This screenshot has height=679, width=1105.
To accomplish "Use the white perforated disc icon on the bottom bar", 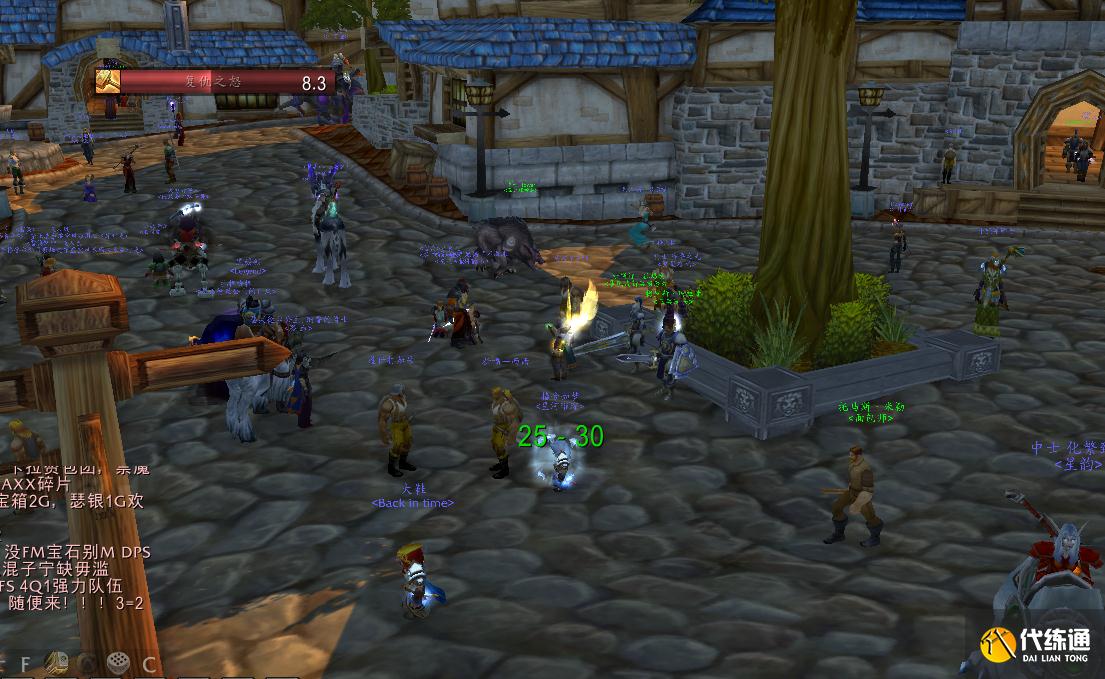I will pos(118,663).
